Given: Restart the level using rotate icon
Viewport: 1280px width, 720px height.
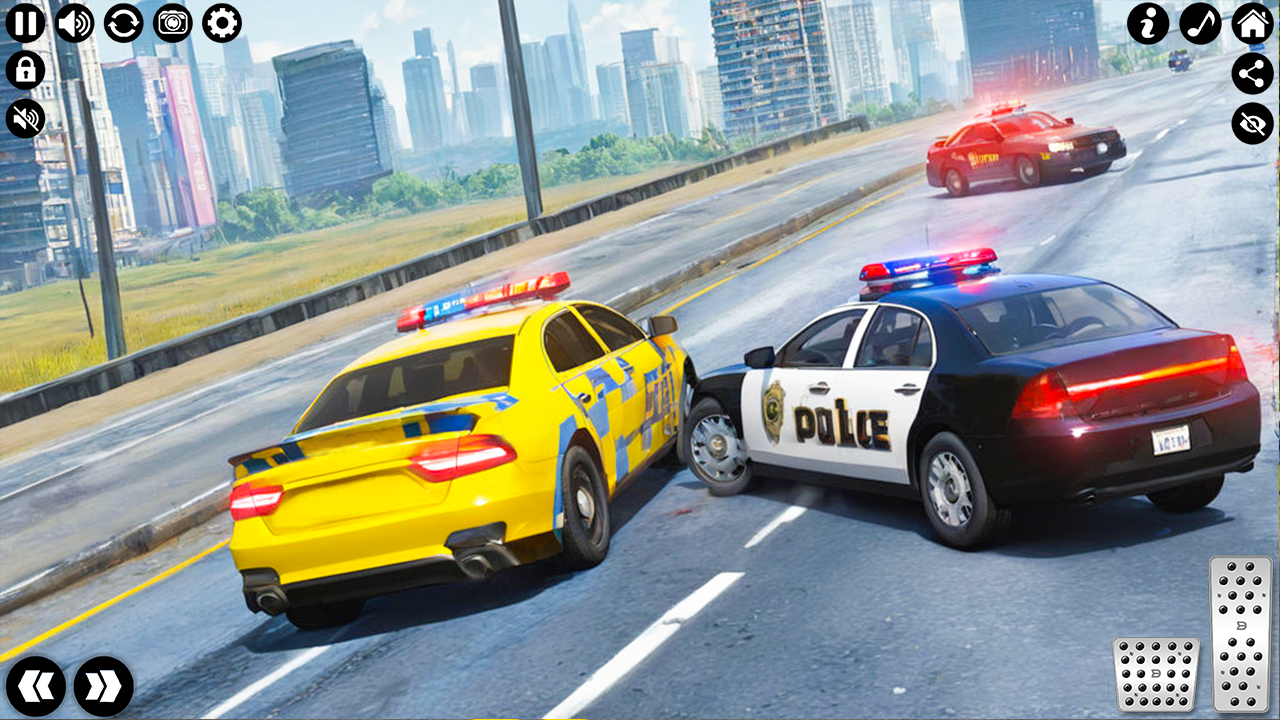Looking at the screenshot, I should [x=124, y=21].
